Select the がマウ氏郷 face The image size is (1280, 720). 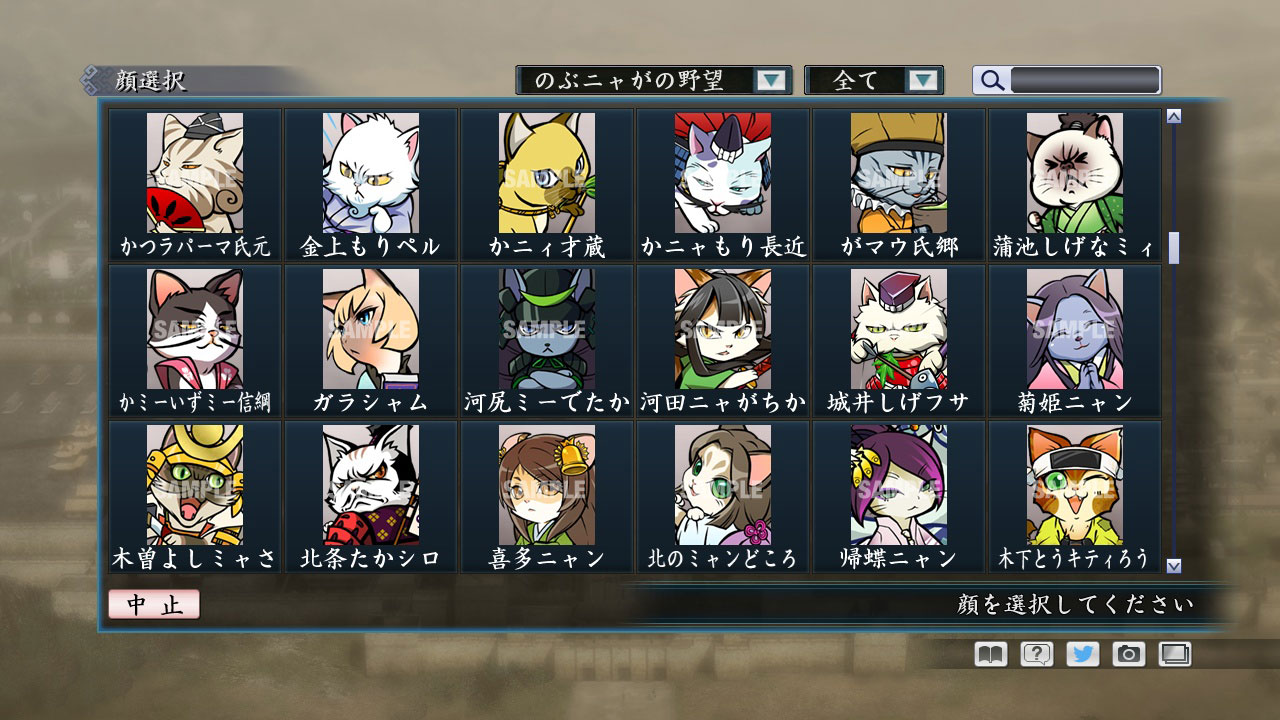click(898, 175)
